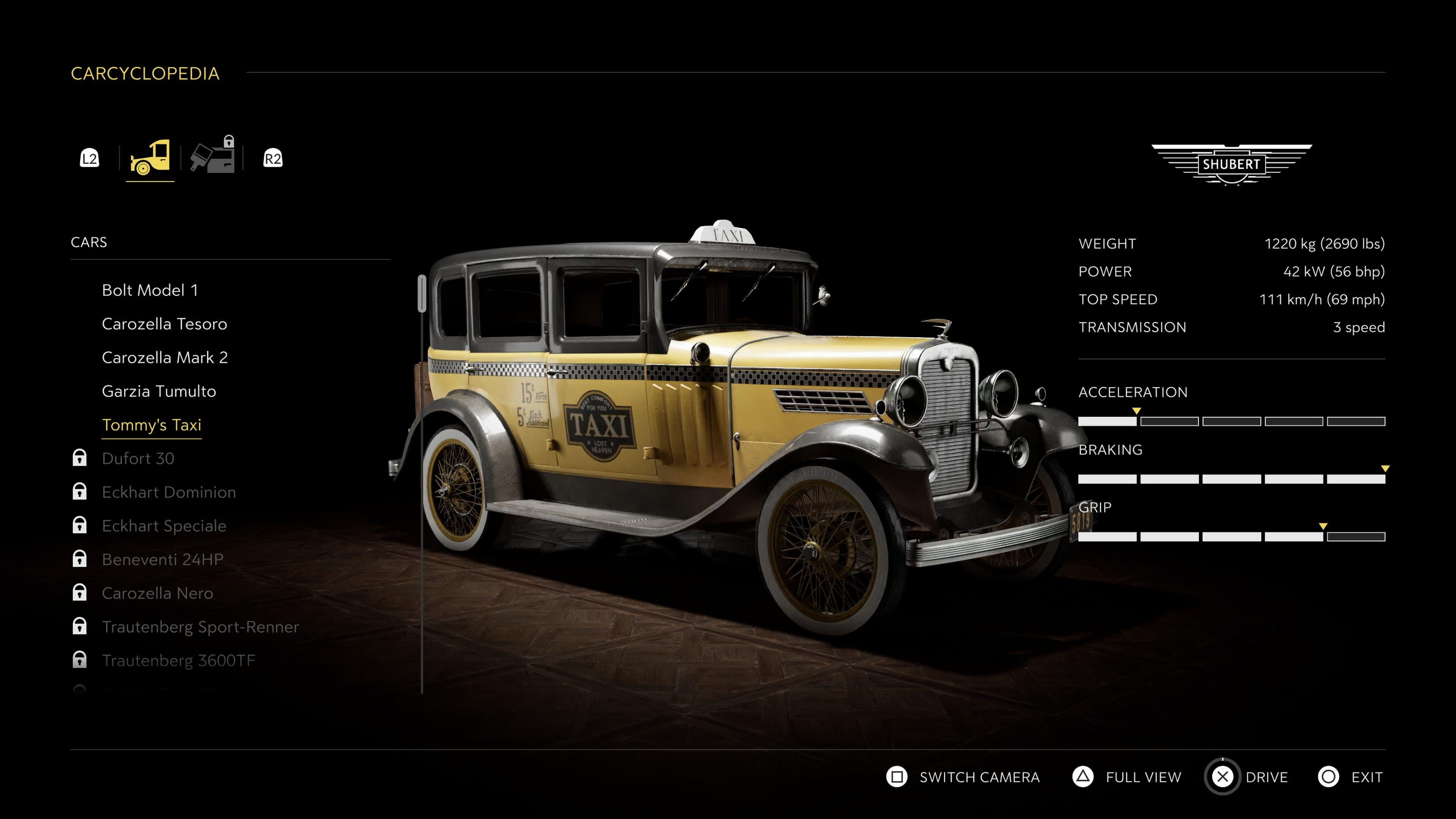Switch to the yellow cars category tab
This screenshot has width=1456, height=819.
[x=150, y=158]
